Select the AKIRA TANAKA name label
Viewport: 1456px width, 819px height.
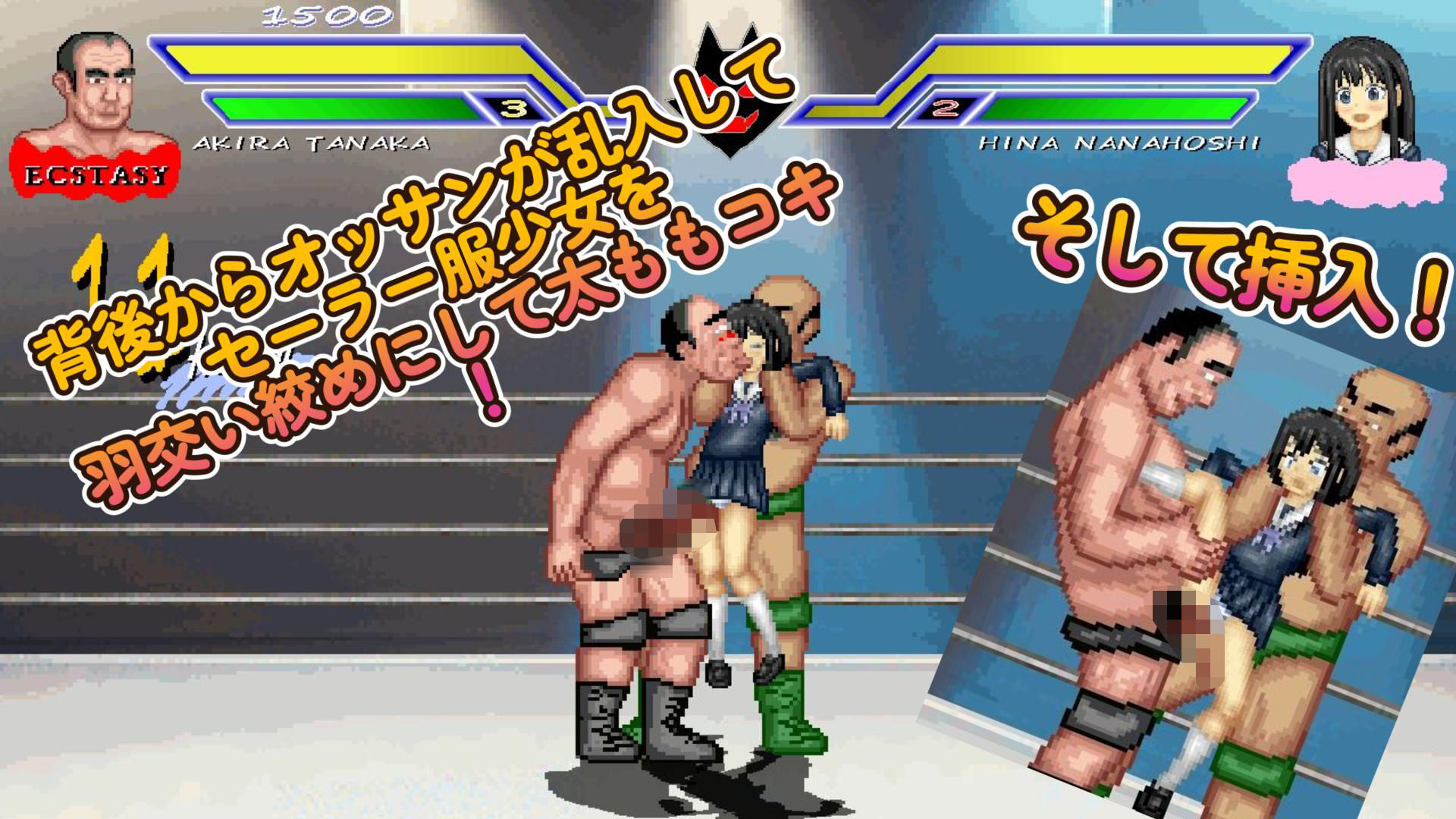click(x=311, y=140)
